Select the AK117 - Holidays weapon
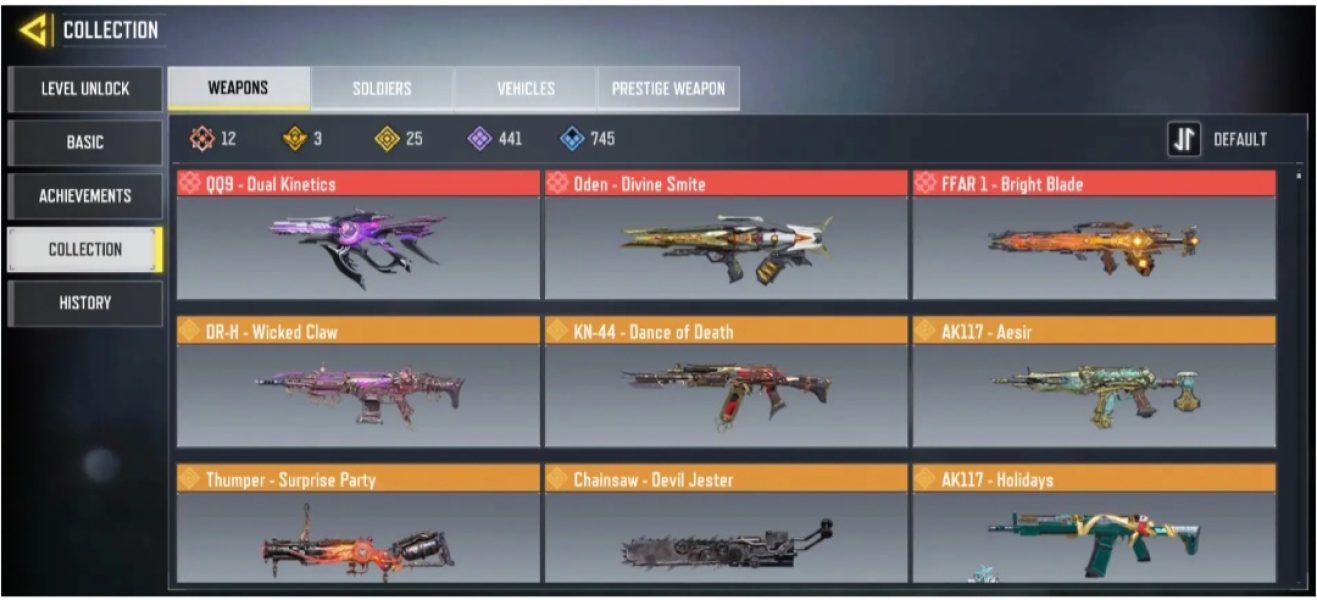Viewport: 1317px width, 600px height. click(1094, 524)
